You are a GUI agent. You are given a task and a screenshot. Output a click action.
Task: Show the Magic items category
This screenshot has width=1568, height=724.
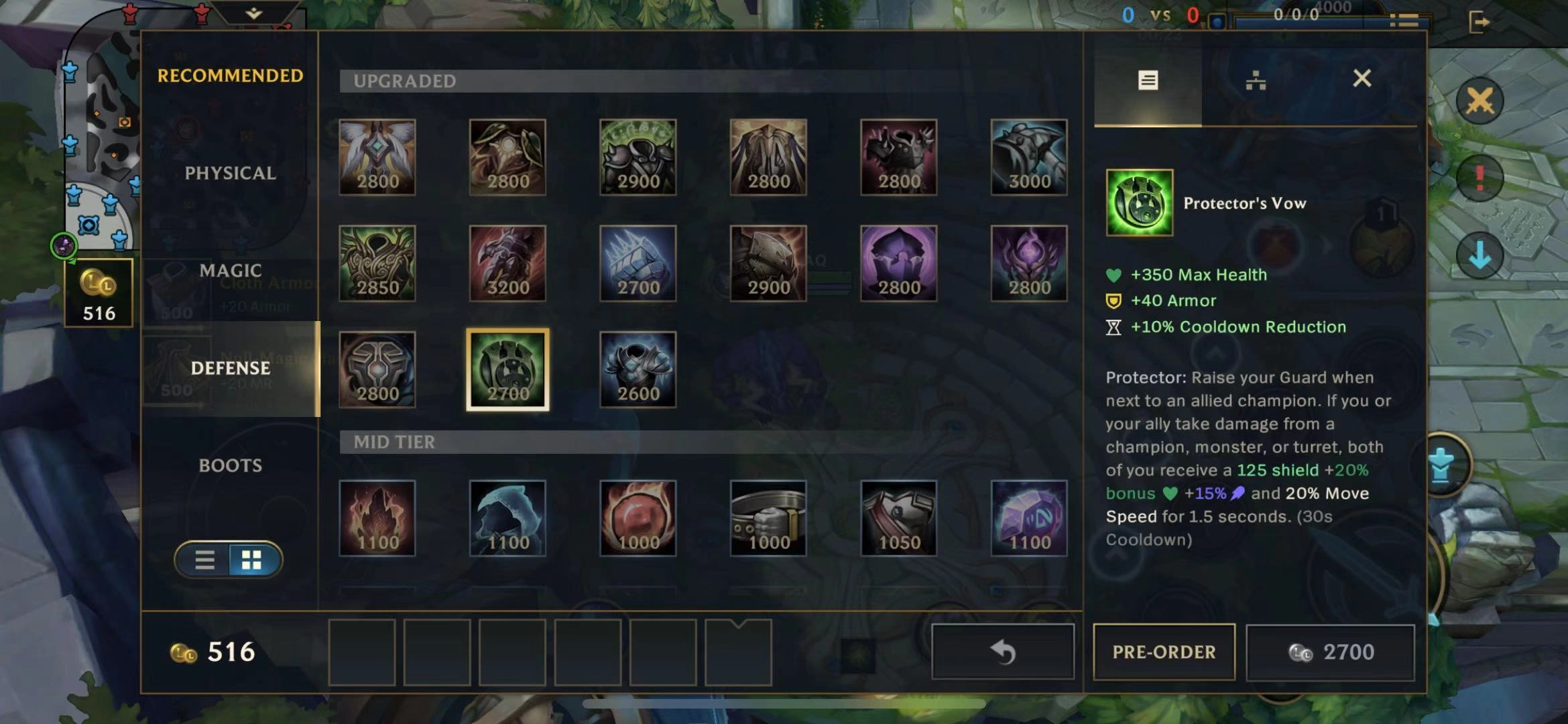230,271
